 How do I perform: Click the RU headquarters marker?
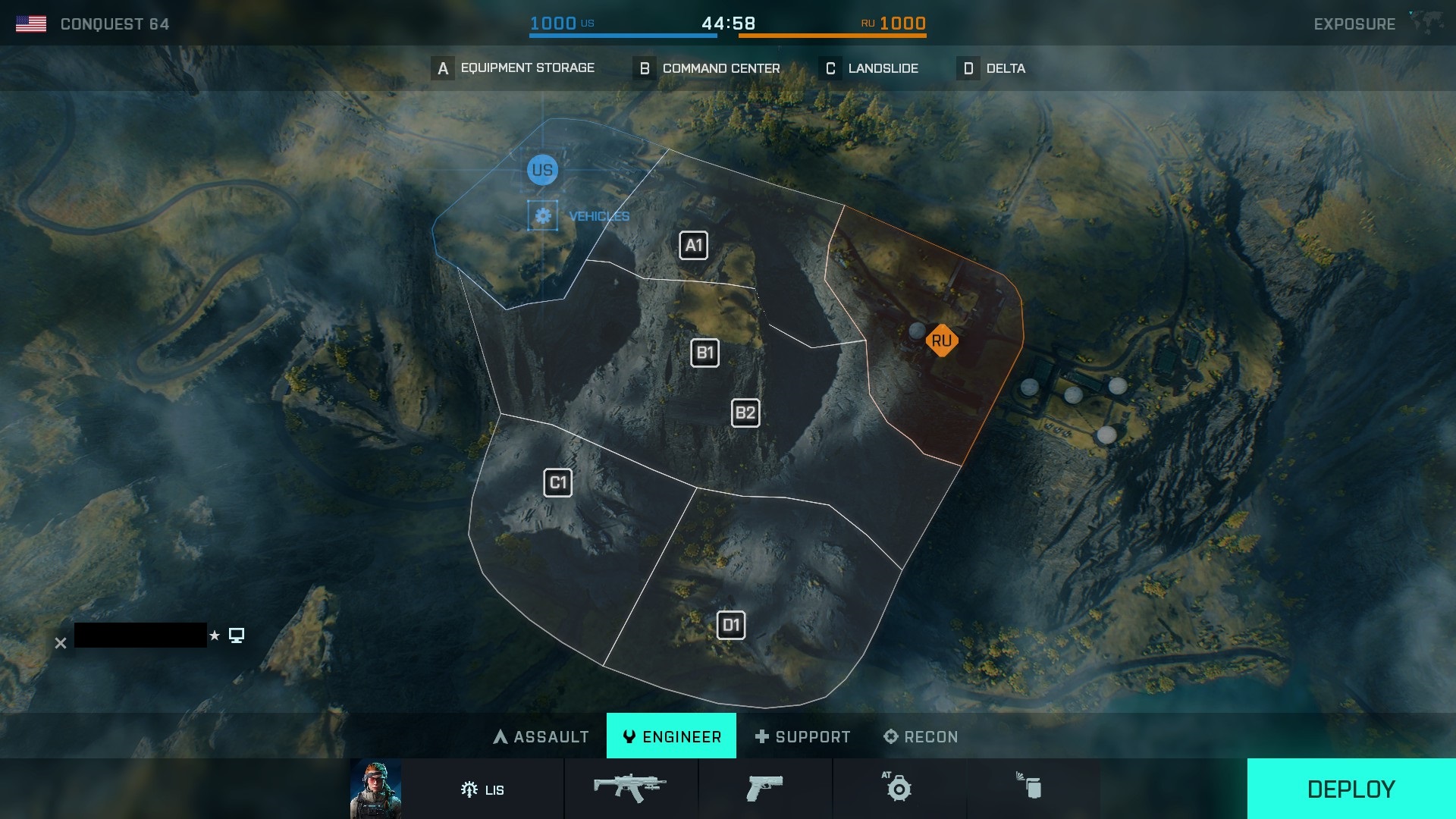[x=941, y=341]
